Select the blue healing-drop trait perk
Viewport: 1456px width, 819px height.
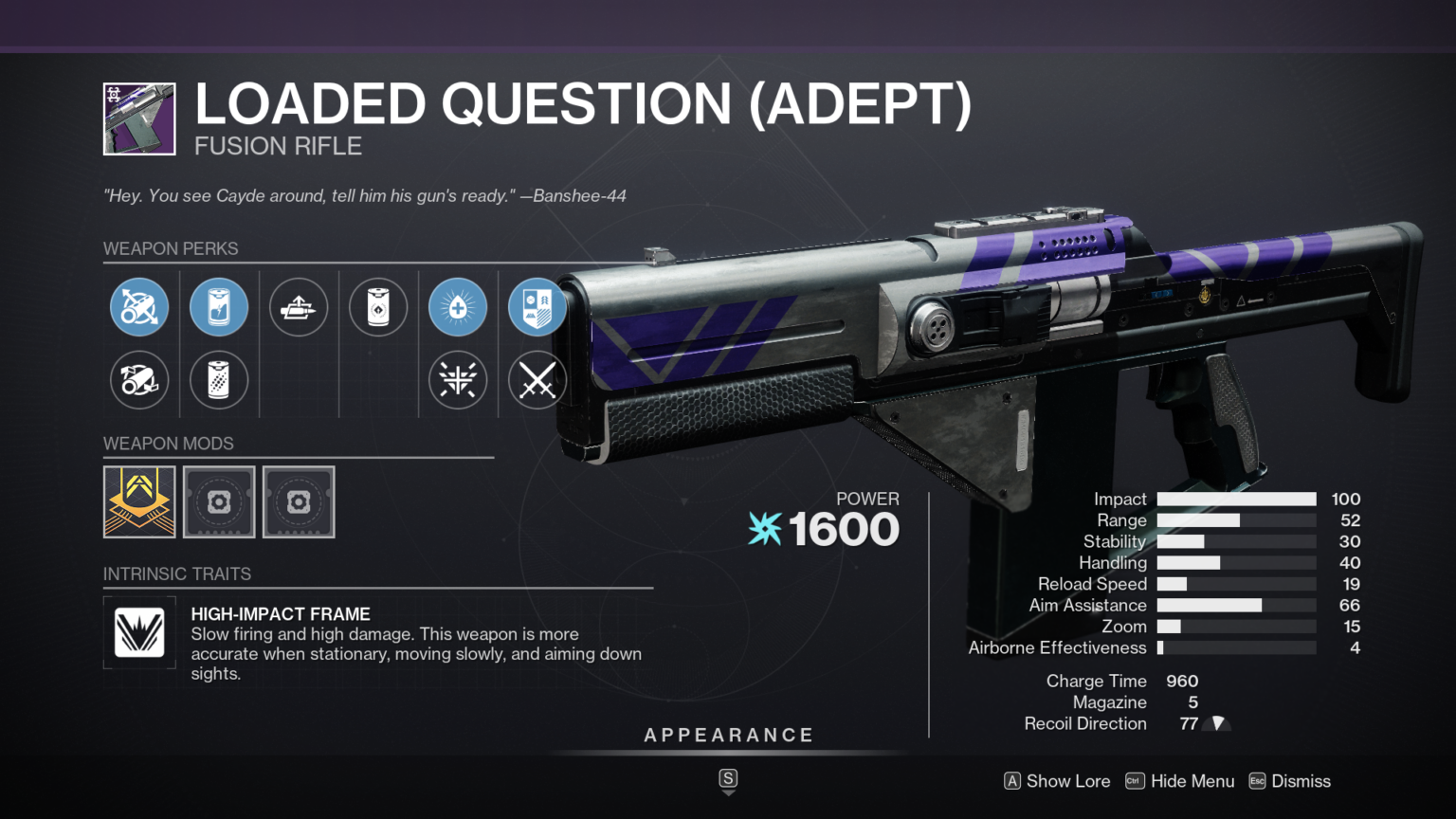tap(458, 306)
